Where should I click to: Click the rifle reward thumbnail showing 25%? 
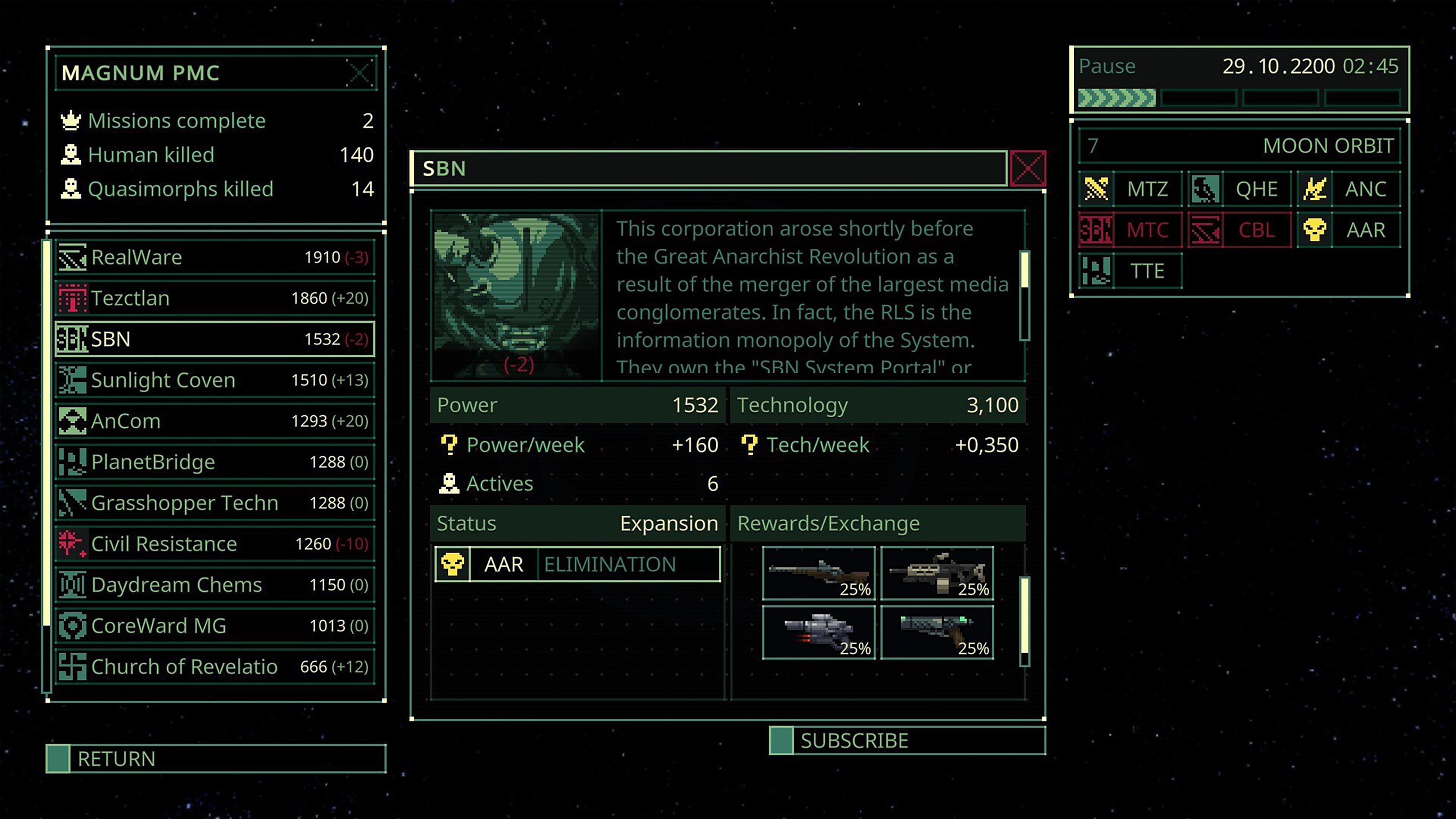[x=819, y=573]
